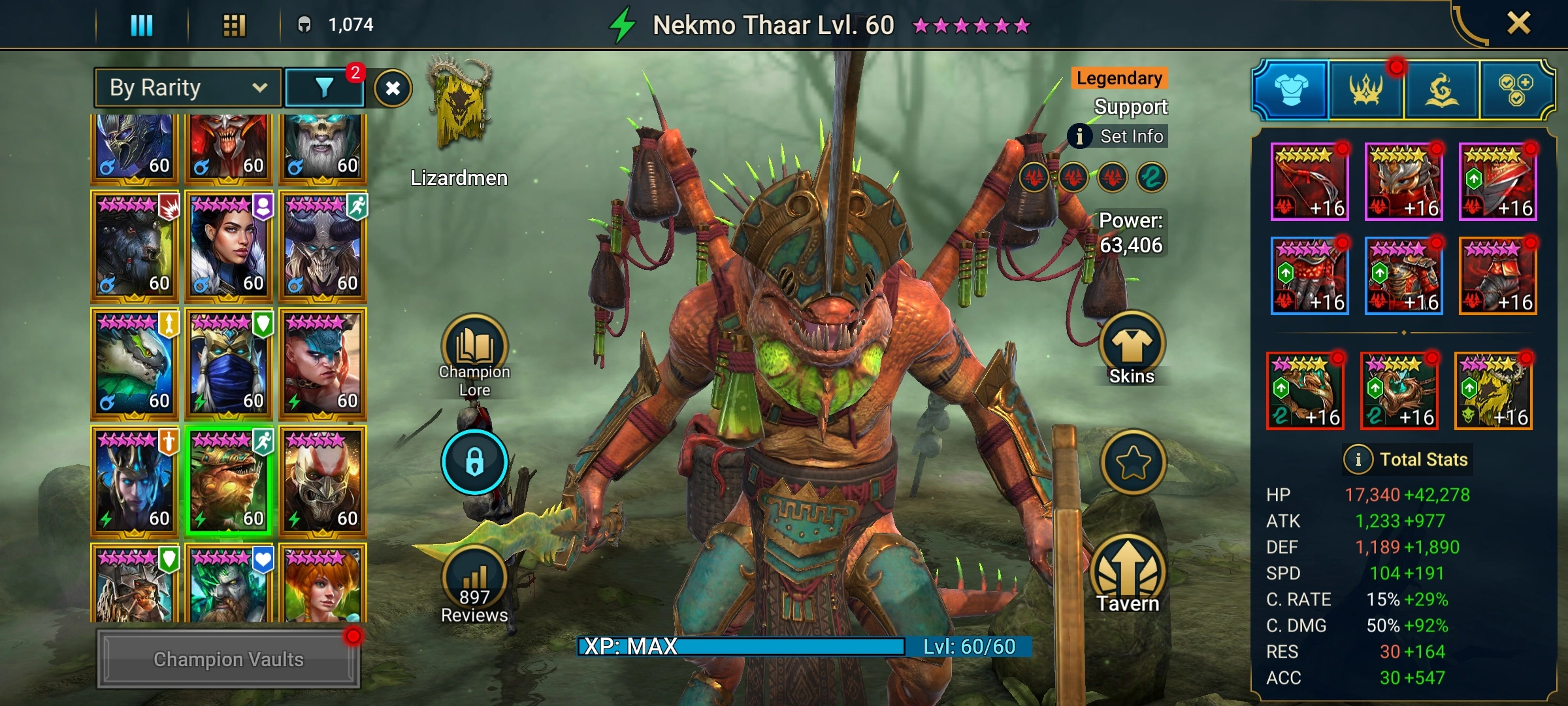1568x706 pixels.
Task: Show the Set Info details
Action: (1118, 136)
